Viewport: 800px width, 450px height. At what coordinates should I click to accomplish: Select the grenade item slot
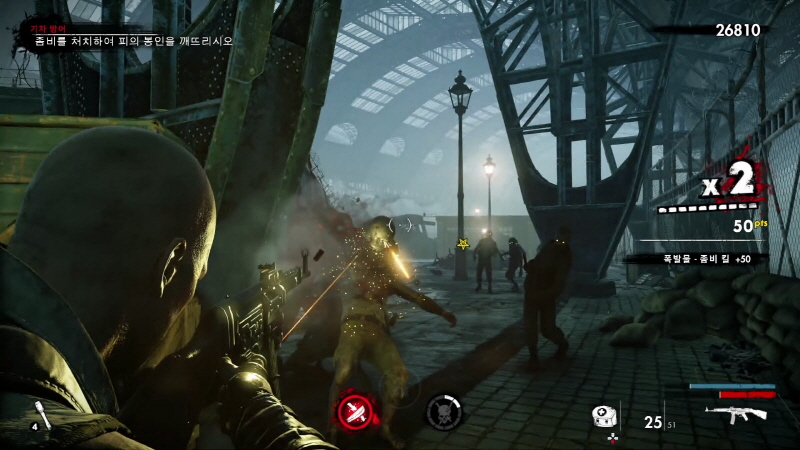point(43,415)
